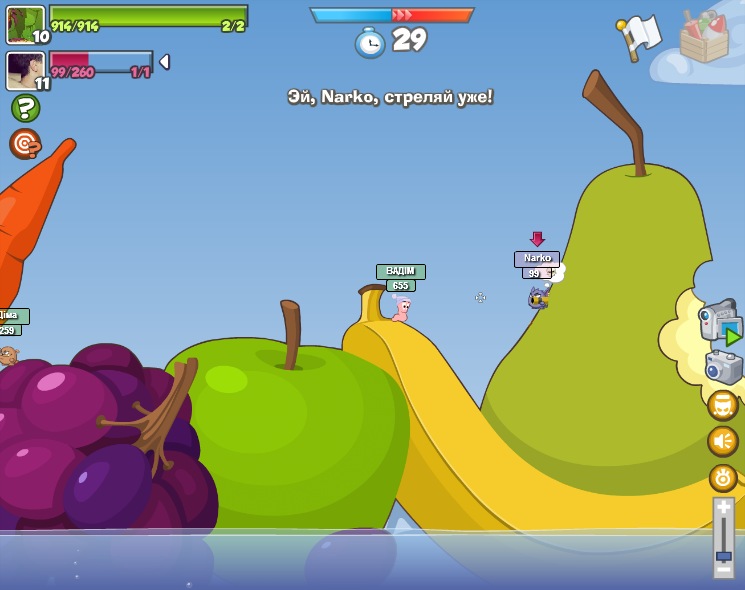Click the zoom slider's minus button
745x590 pixels.
pos(723,568)
